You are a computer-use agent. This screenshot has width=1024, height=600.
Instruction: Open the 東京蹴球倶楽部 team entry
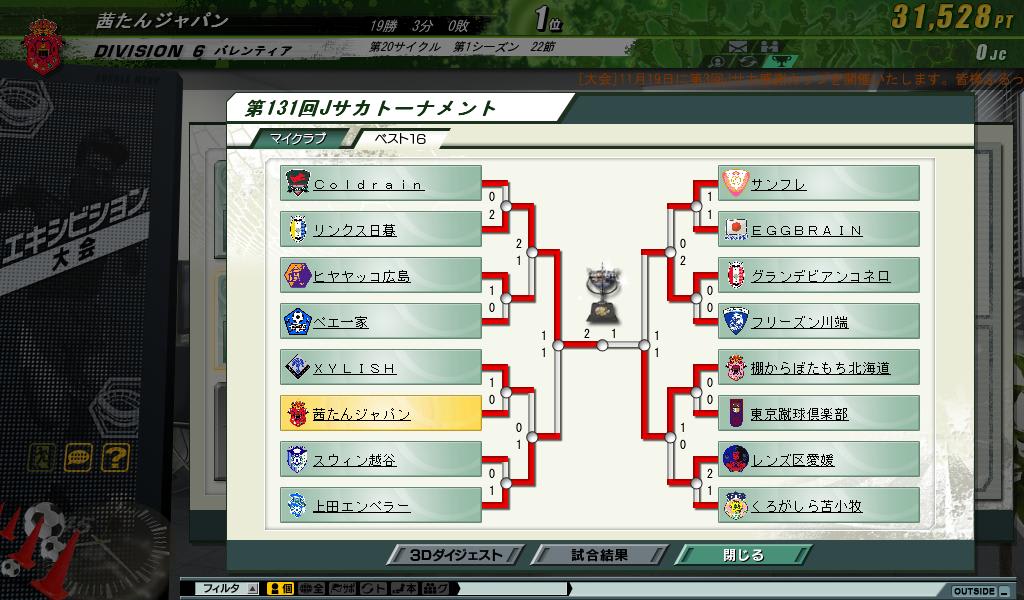818,414
